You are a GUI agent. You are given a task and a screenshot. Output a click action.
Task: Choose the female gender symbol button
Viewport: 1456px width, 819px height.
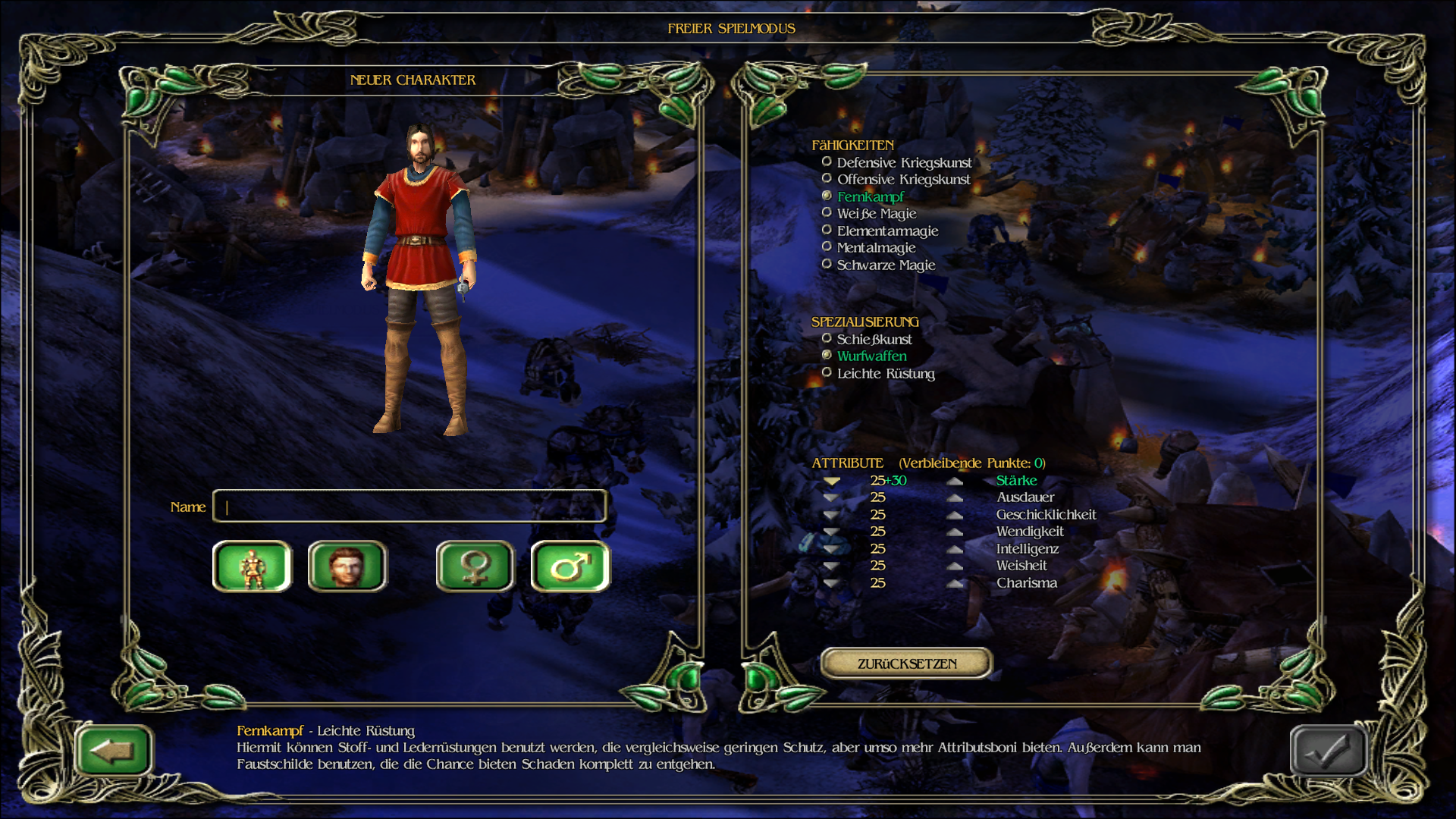click(475, 566)
